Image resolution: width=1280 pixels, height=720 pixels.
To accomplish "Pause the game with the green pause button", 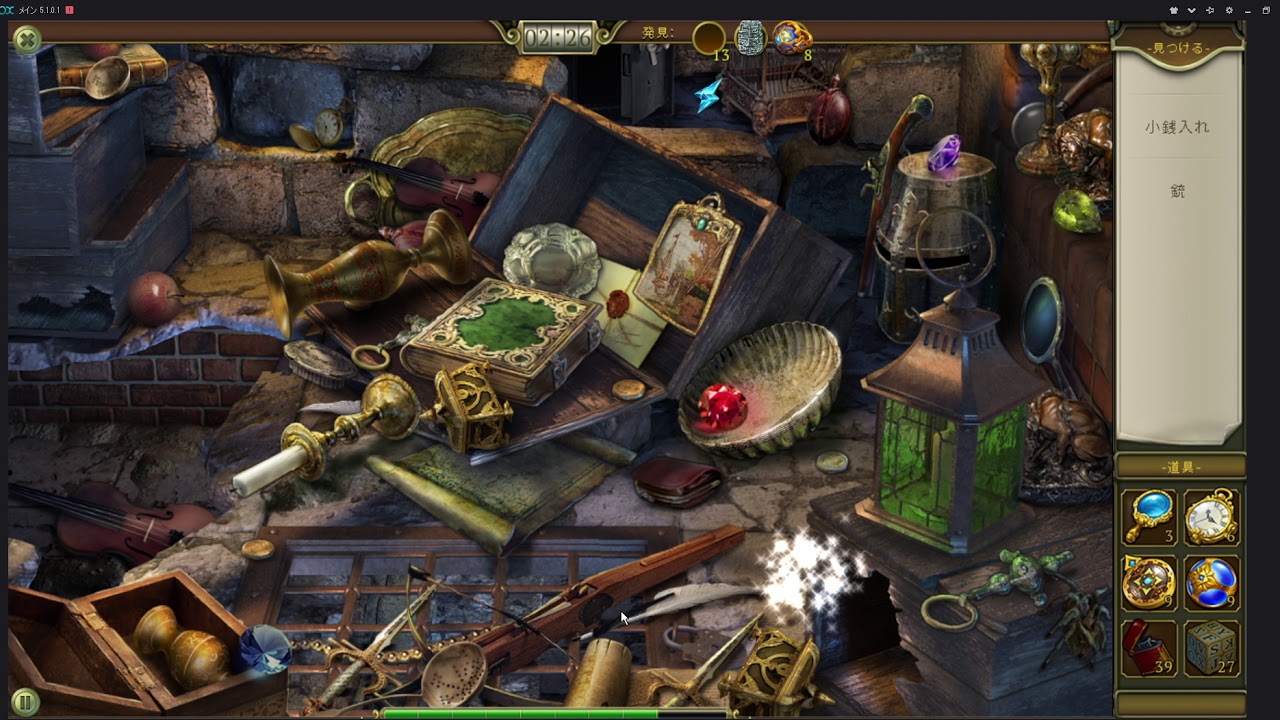I will click(x=25, y=702).
